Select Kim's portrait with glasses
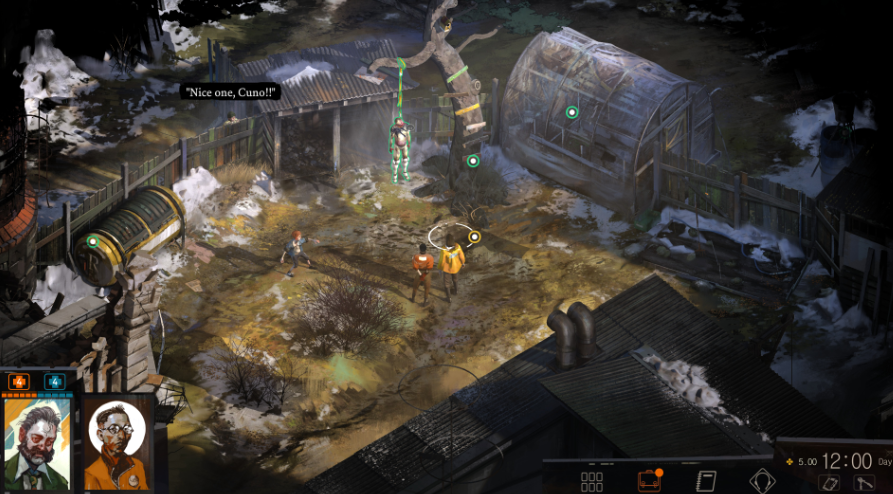Screen dimensions: 893x494 click(x=117, y=443)
